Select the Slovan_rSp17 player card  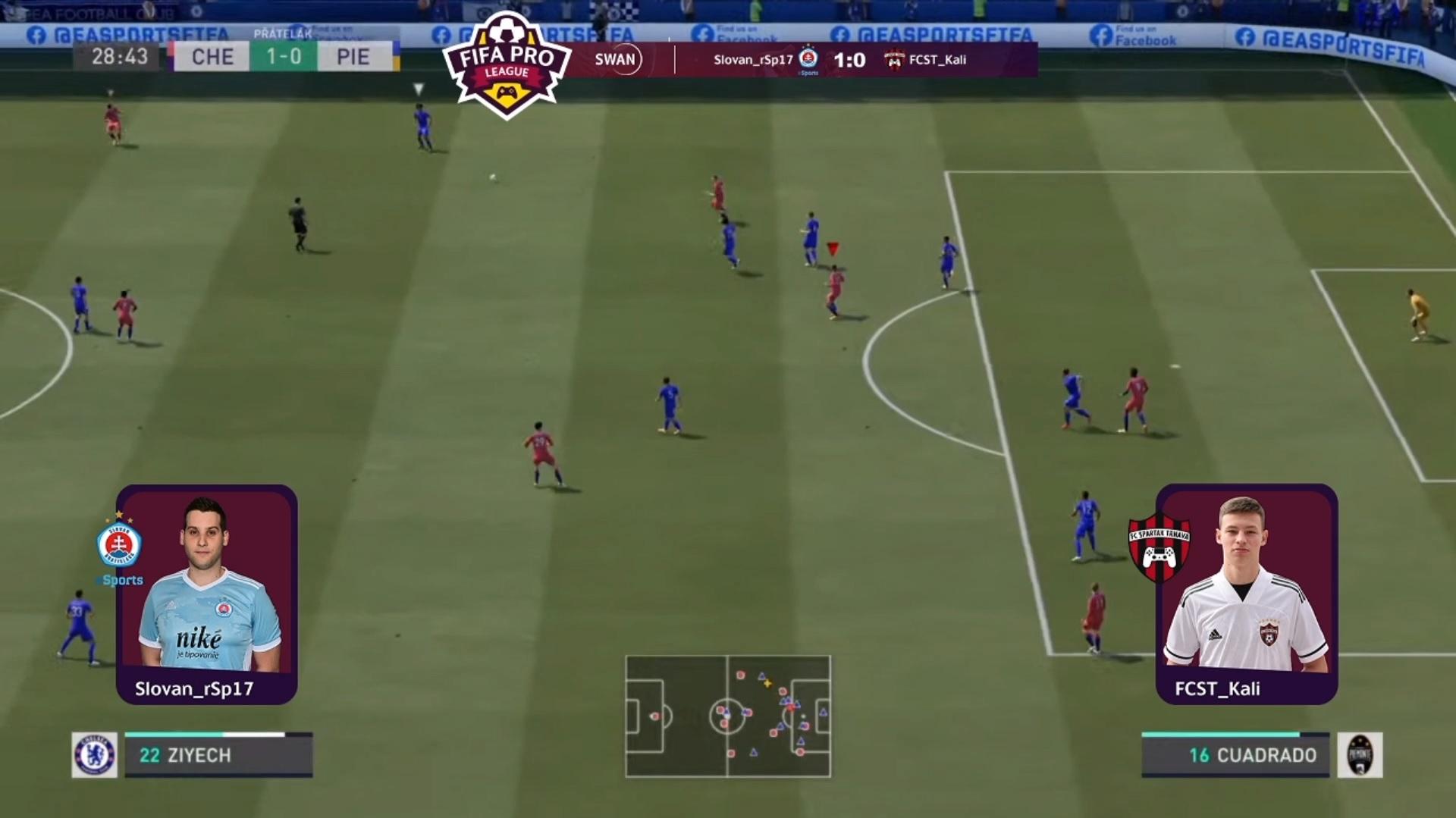[206, 594]
